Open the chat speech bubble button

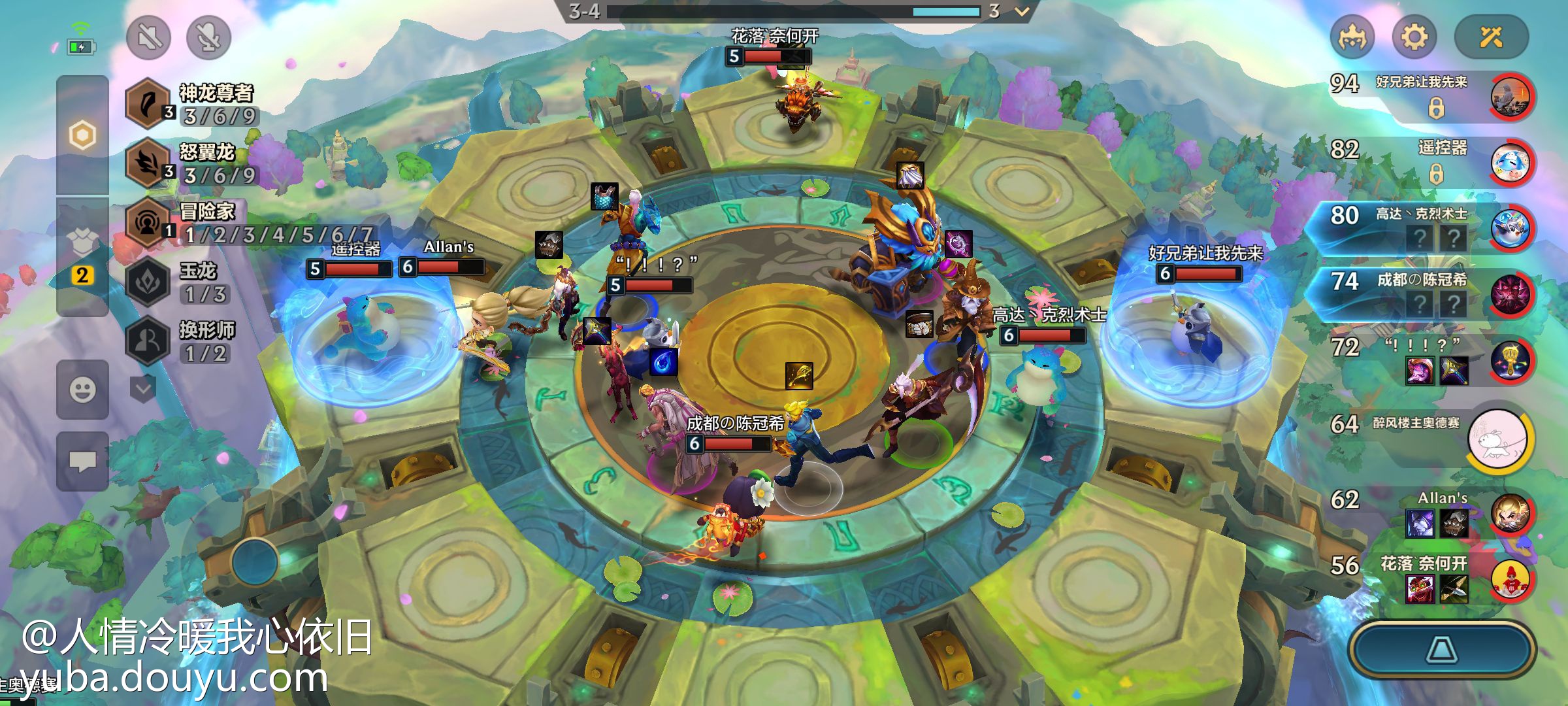point(82,462)
